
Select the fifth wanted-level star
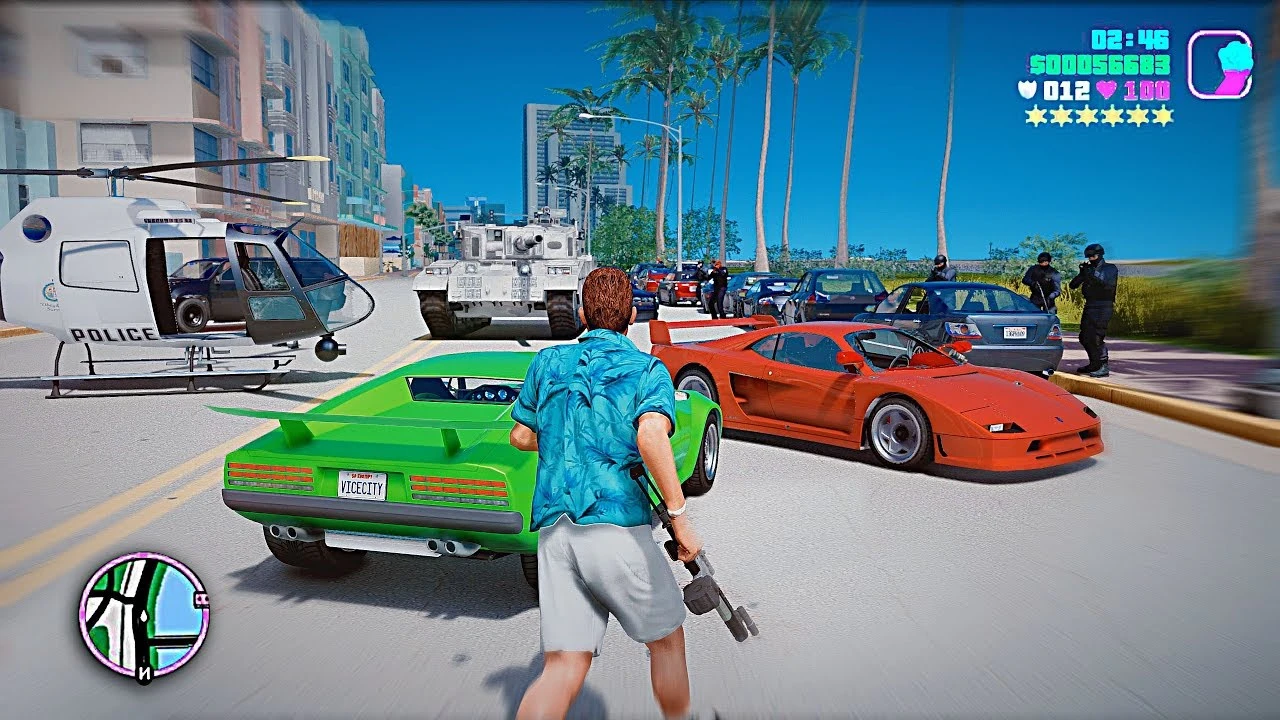1136,117
